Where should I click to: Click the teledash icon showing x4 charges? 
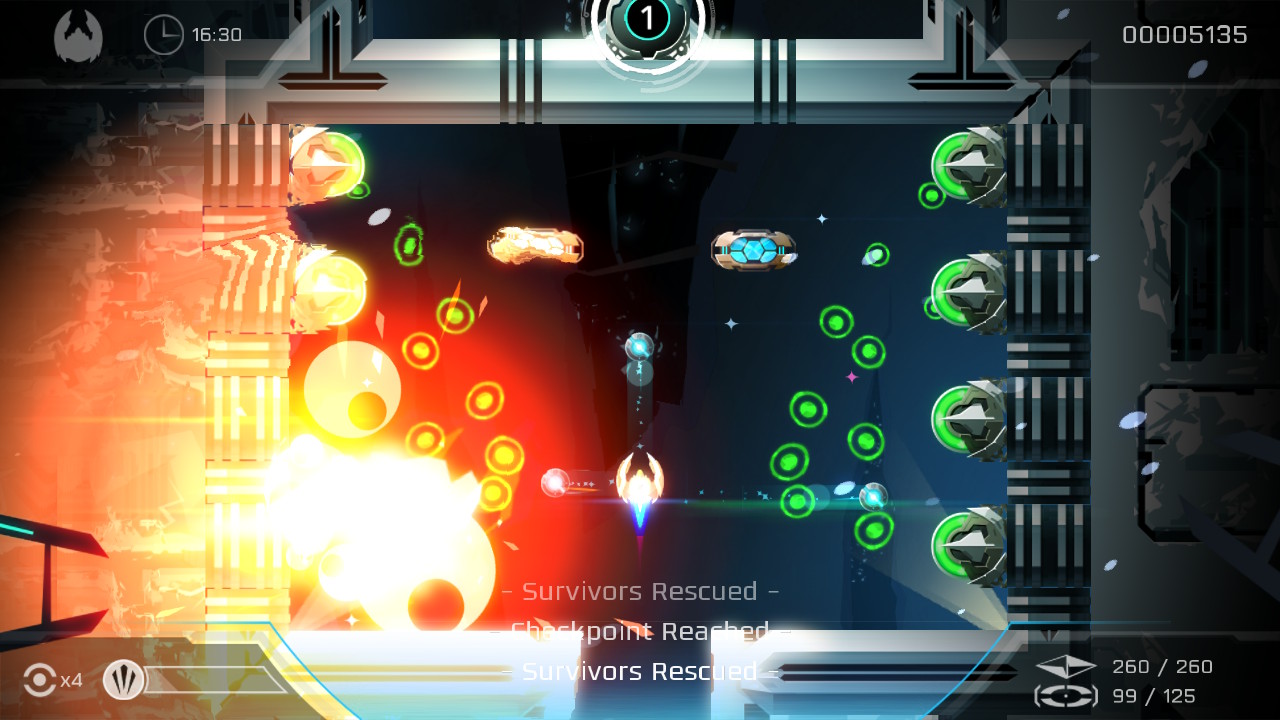point(38,681)
